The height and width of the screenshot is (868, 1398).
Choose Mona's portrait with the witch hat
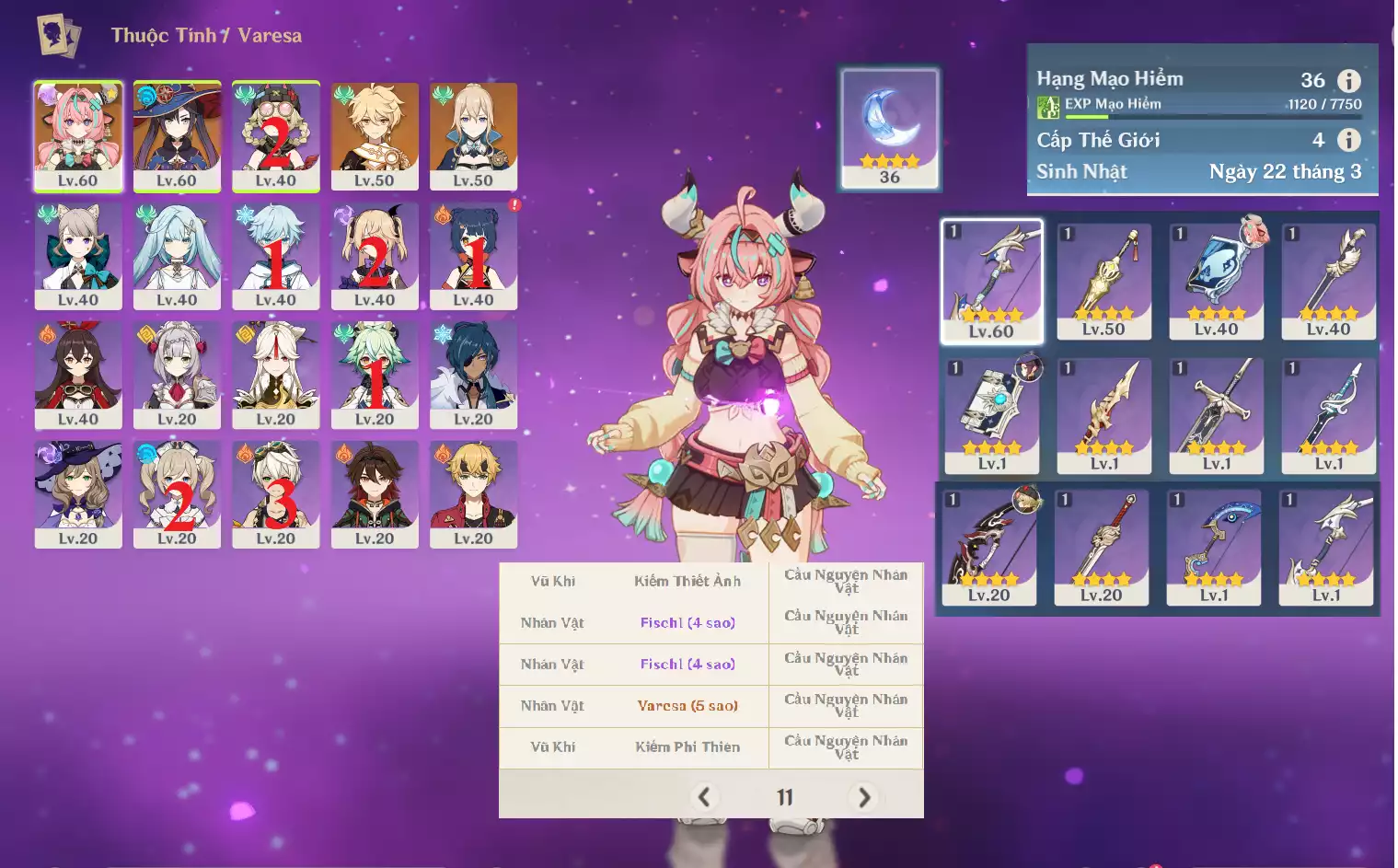tap(177, 136)
